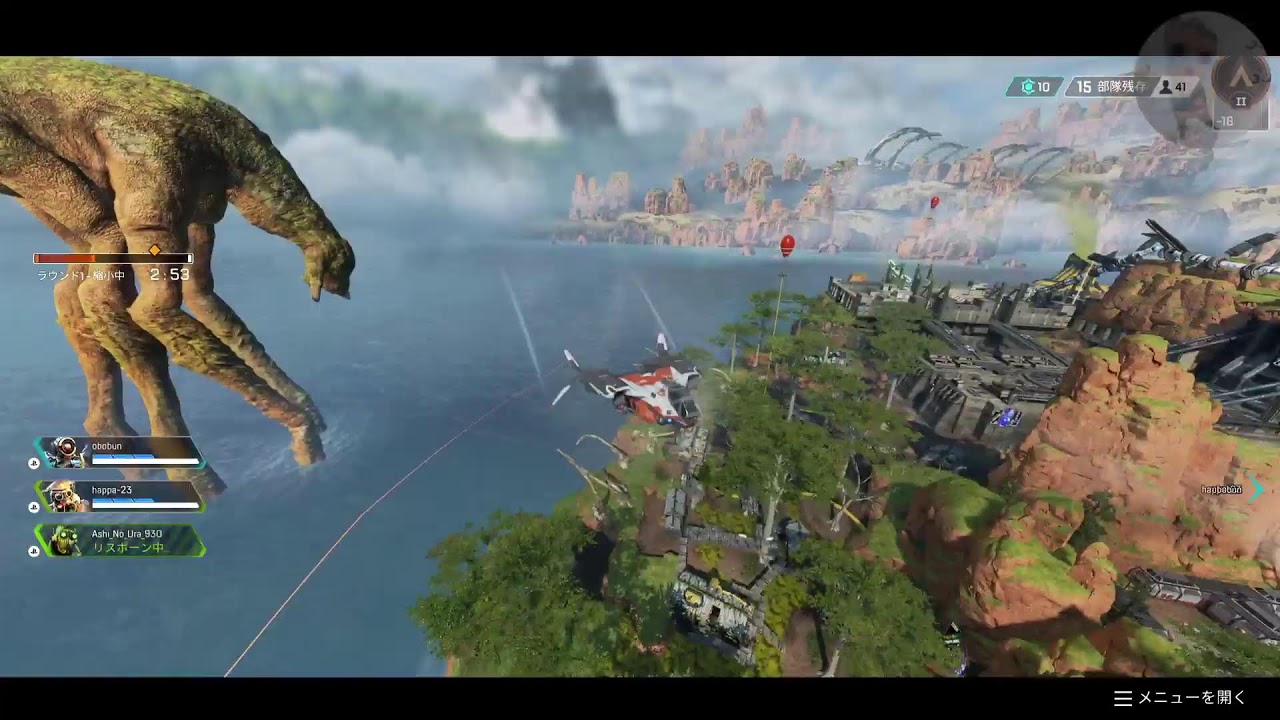The height and width of the screenshot is (720, 1280).
Task: Open the menu via メニューを開く
Action: click(x=1181, y=698)
